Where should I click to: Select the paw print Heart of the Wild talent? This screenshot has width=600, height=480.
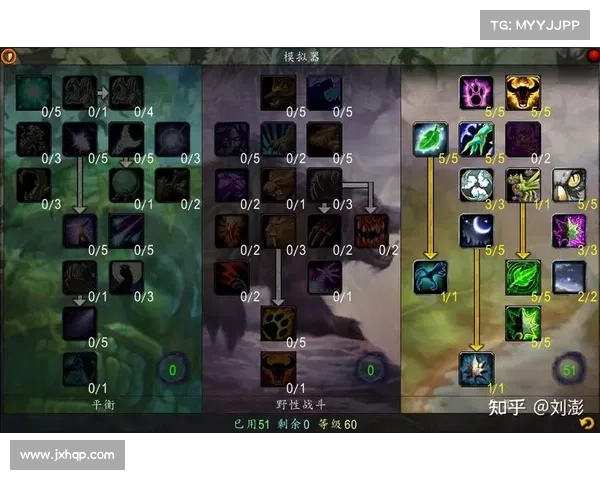tap(277, 322)
